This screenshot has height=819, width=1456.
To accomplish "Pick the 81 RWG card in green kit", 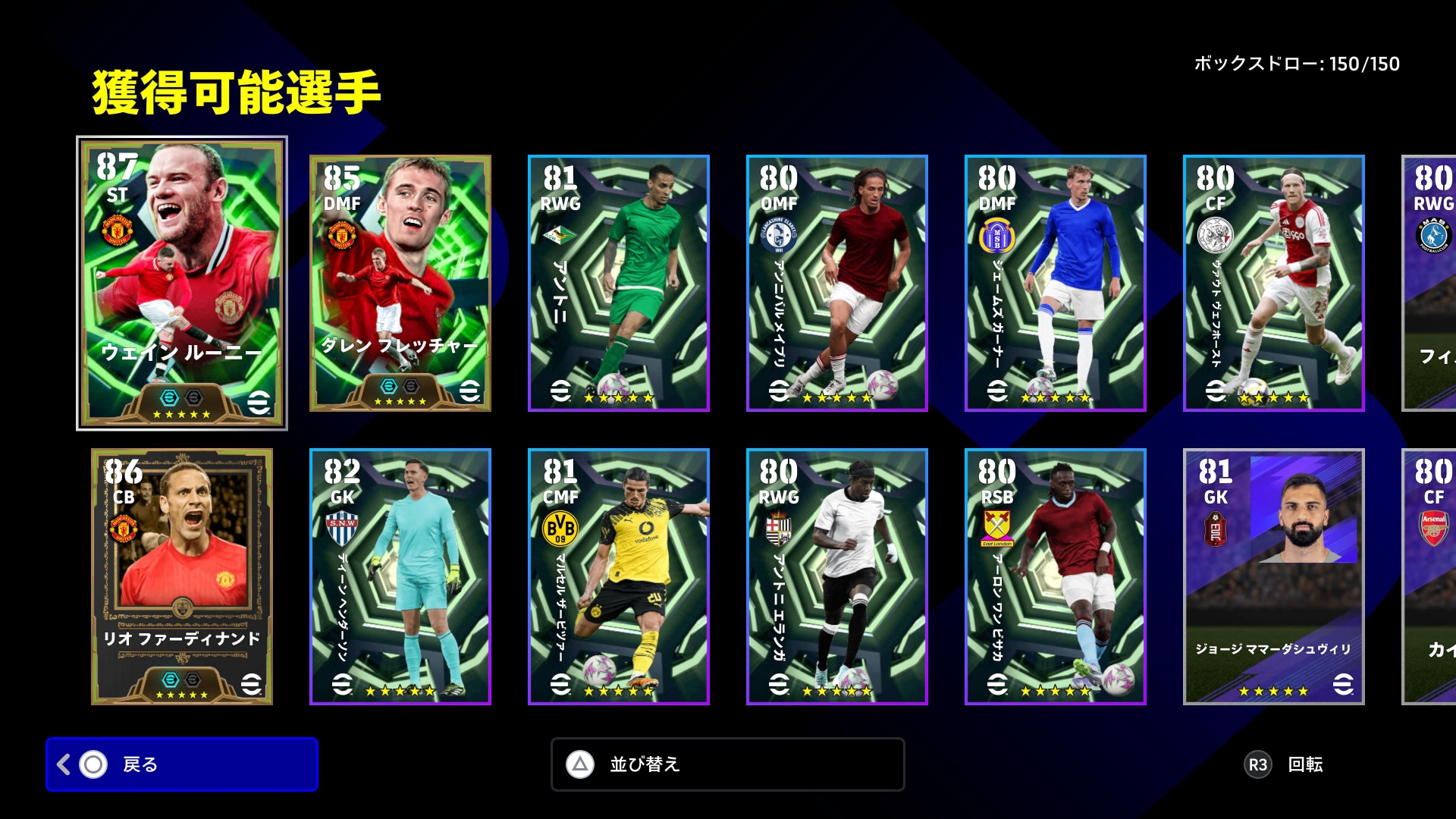I will (x=619, y=283).
